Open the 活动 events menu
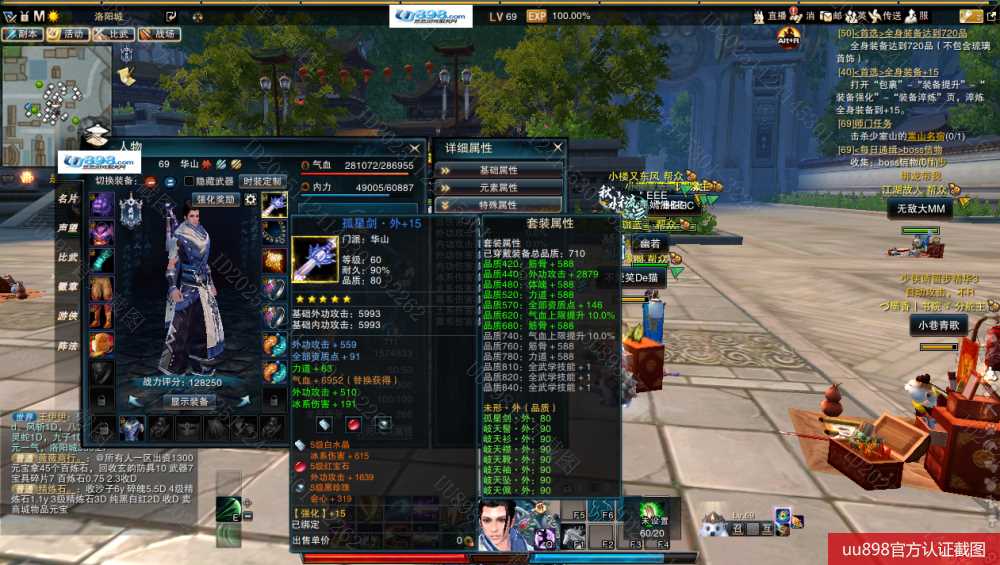The height and width of the screenshot is (565, 1000). pos(68,33)
